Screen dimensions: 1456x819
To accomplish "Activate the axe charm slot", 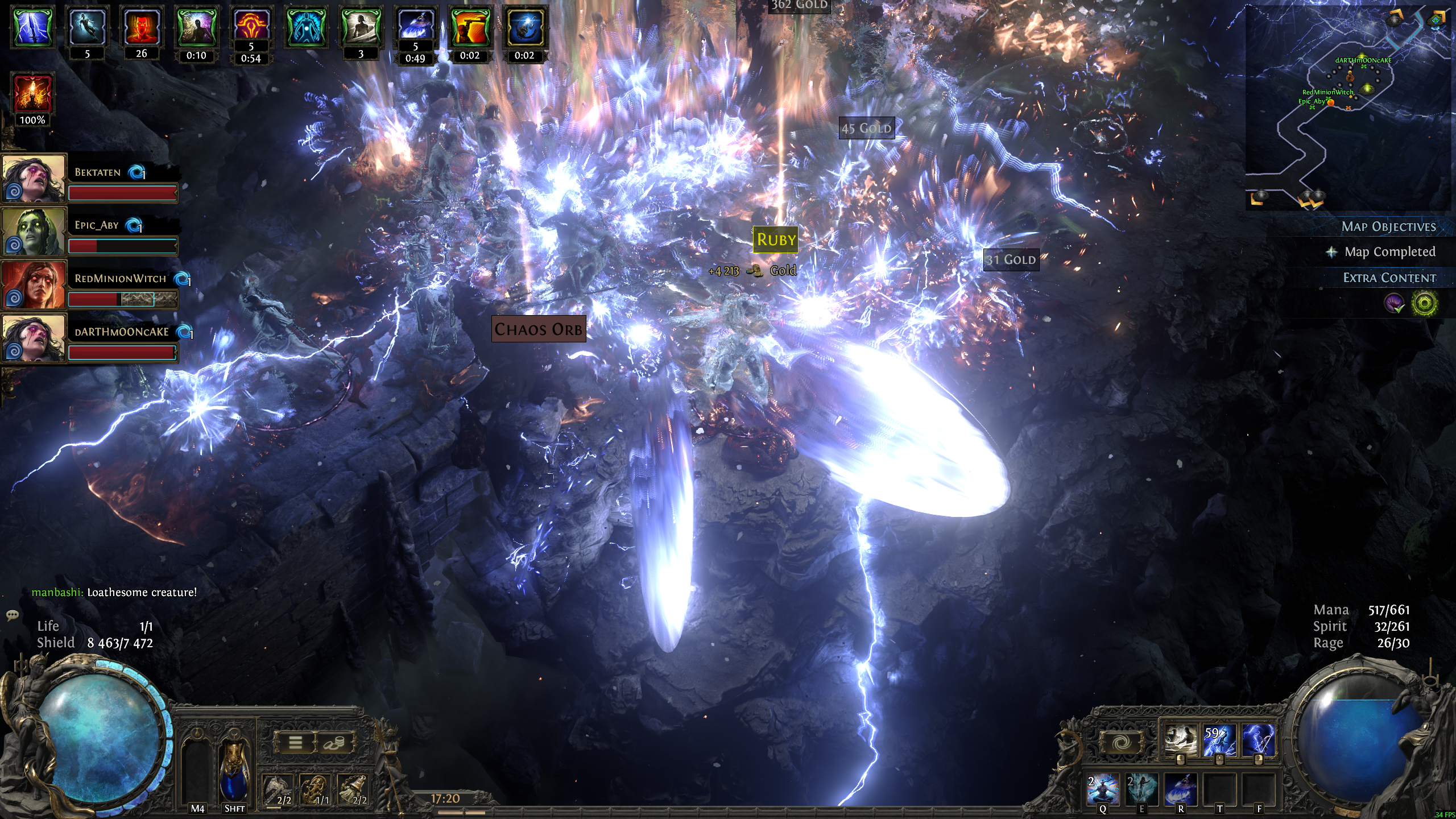I will coord(278,790).
